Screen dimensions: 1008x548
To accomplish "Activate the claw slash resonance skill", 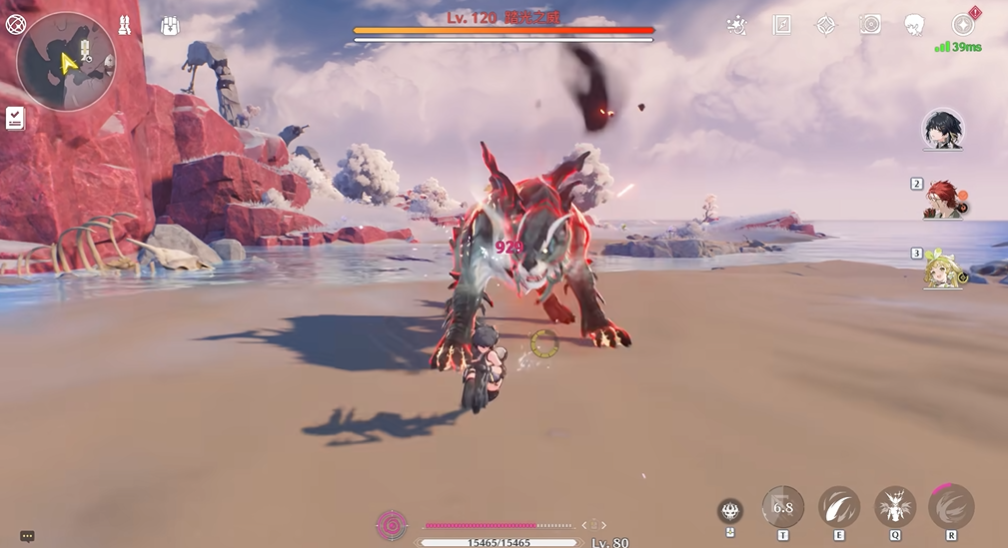I will tap(839, 507).
